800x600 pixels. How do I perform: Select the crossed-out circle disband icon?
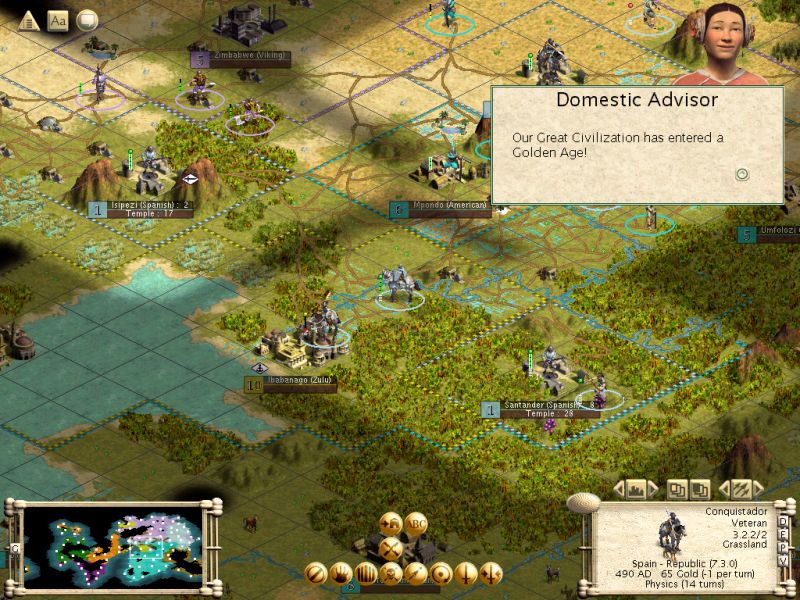coord(318,574)
